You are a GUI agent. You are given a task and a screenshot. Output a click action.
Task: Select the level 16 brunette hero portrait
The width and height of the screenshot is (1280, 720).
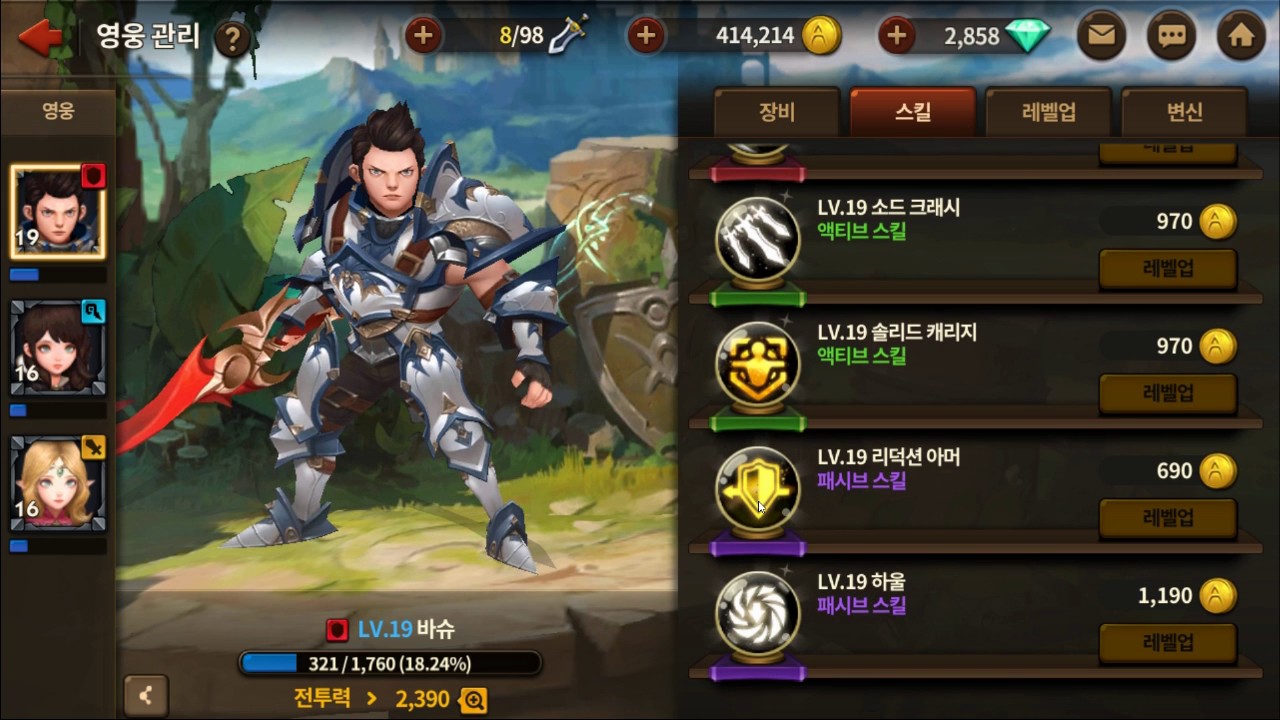click(57, 347)
